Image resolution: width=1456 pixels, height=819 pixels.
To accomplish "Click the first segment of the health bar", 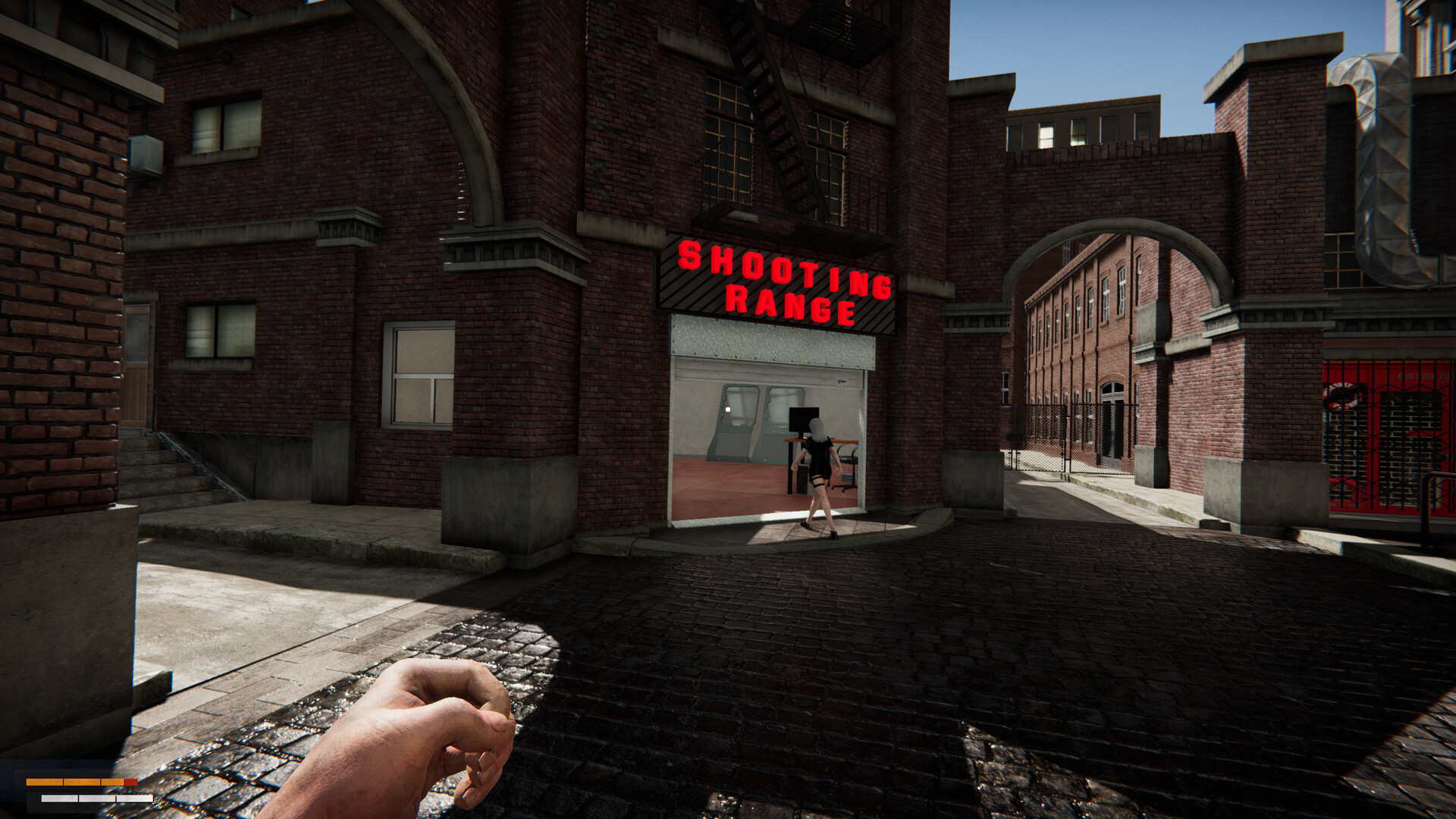I will (x=44, y=782).
